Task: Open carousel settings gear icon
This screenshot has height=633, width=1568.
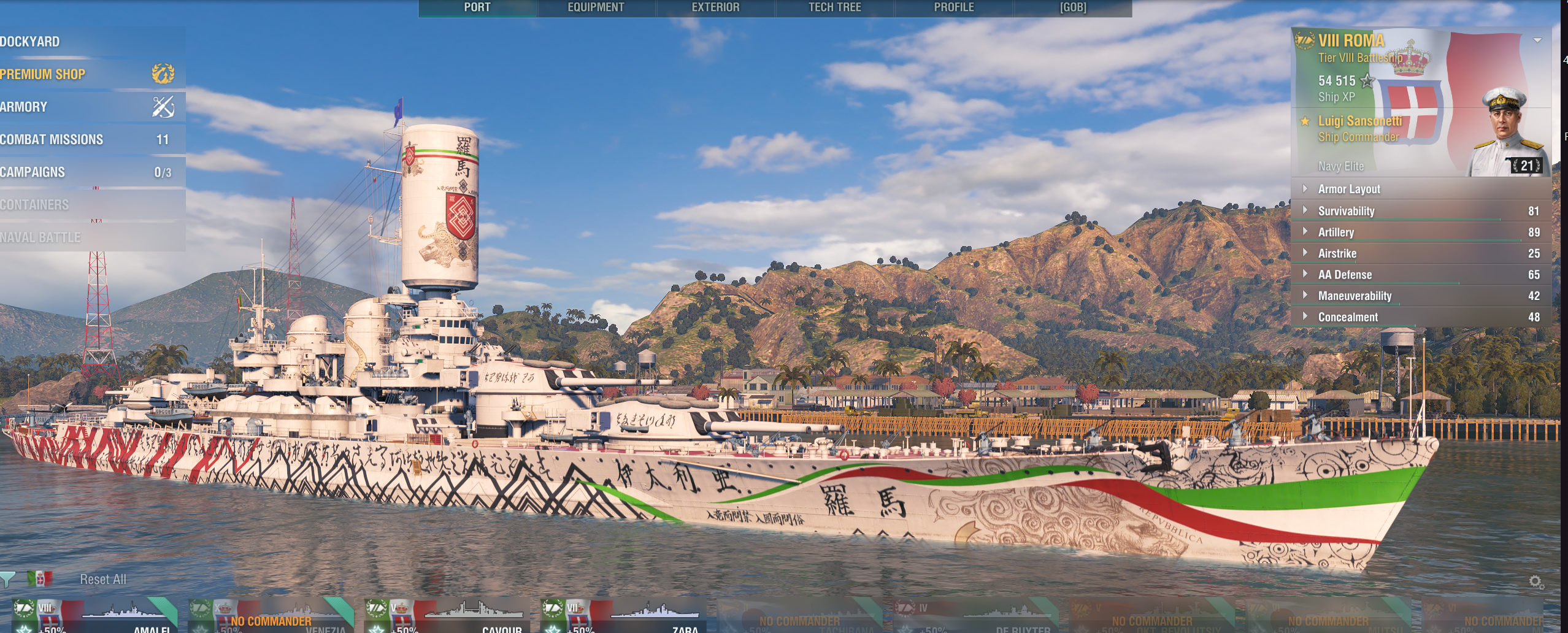Action: pyautogui.click(x=1535, y=581)
